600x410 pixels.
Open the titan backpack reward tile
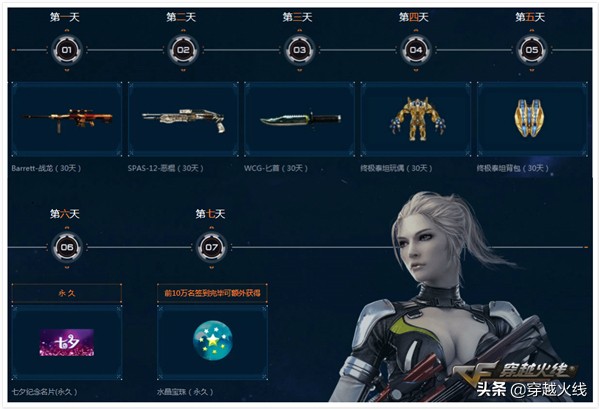(532, 119)
